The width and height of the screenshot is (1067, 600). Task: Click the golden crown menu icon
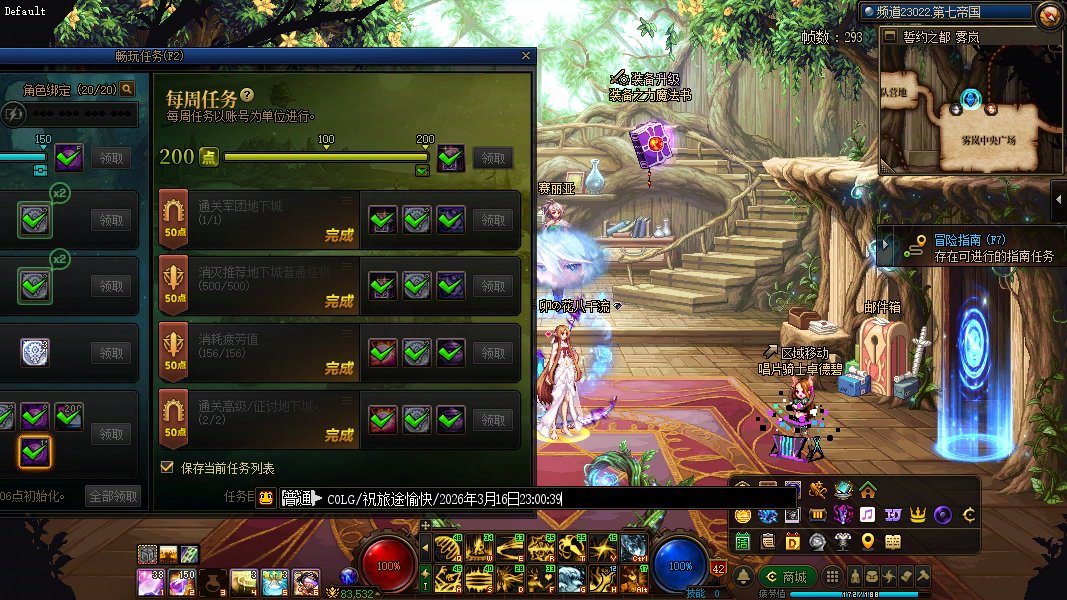coord(919,515)
